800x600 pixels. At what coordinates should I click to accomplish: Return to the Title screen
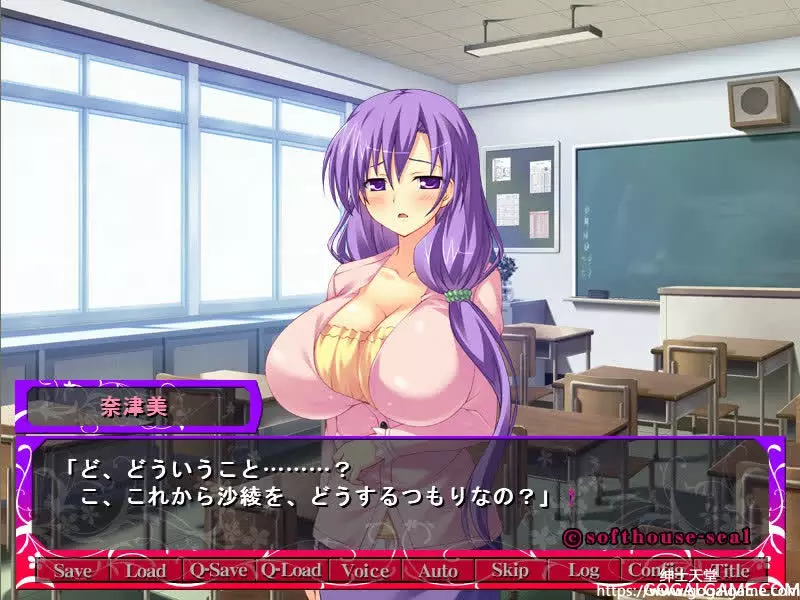(x=729, y=571)
